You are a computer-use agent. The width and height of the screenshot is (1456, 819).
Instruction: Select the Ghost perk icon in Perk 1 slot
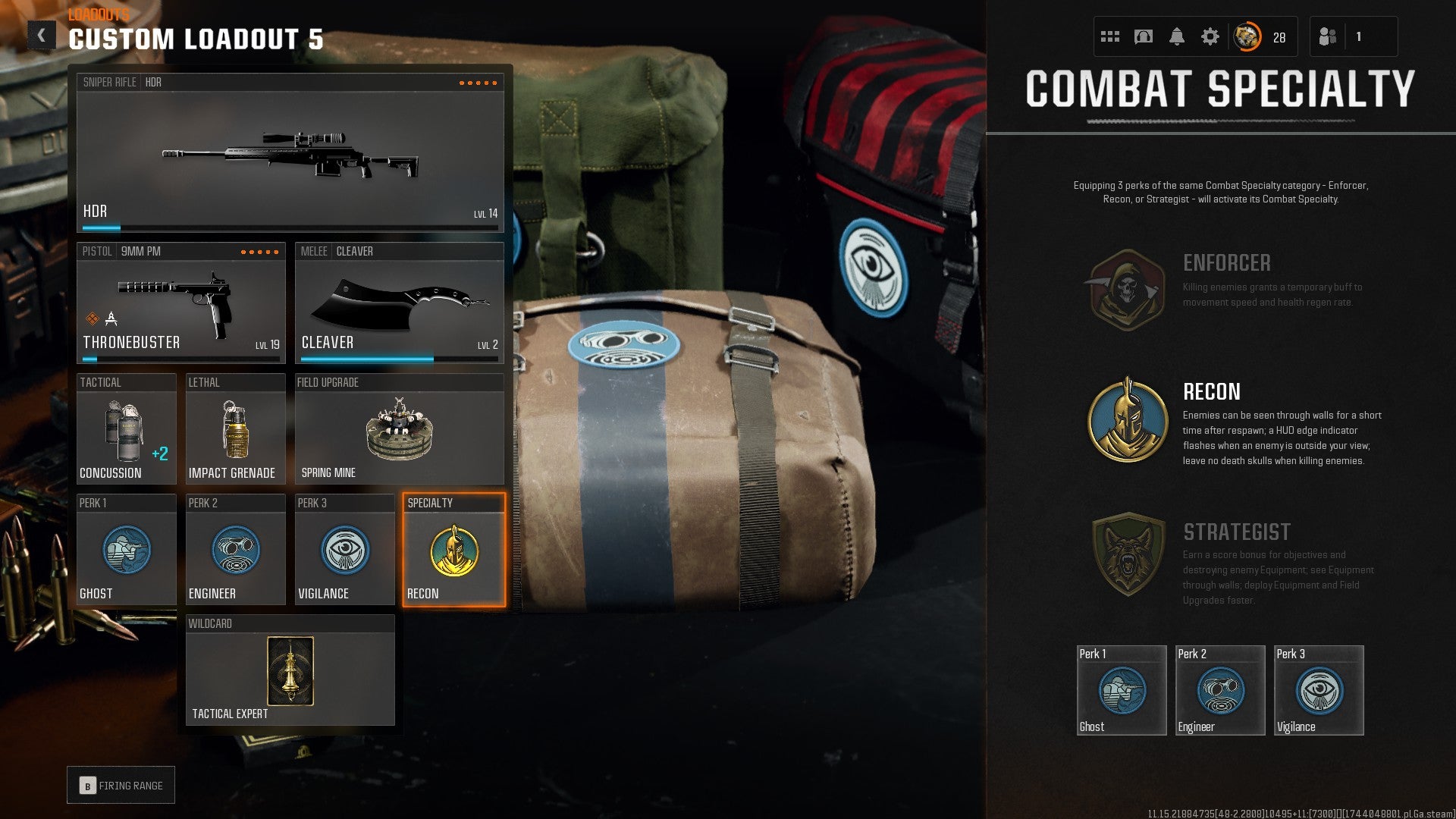click(x=126, y=551)
